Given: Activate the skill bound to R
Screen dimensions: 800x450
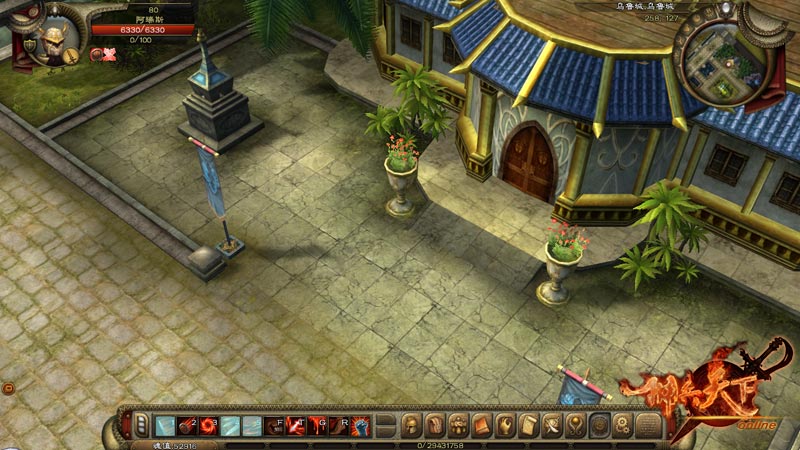Looking at the screenshot, I should (x=339, y=426).
